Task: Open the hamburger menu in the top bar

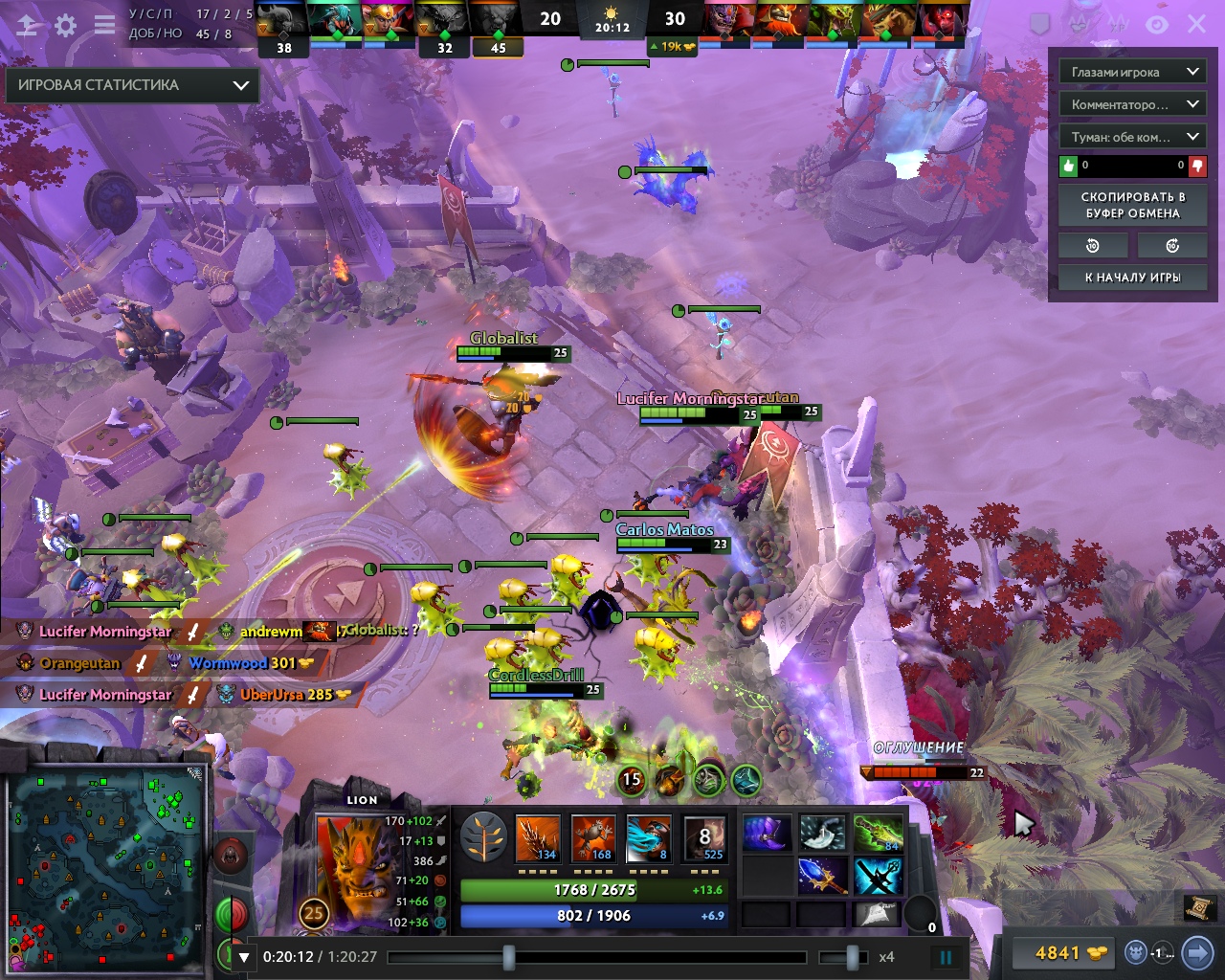Action: pos(104,25)
